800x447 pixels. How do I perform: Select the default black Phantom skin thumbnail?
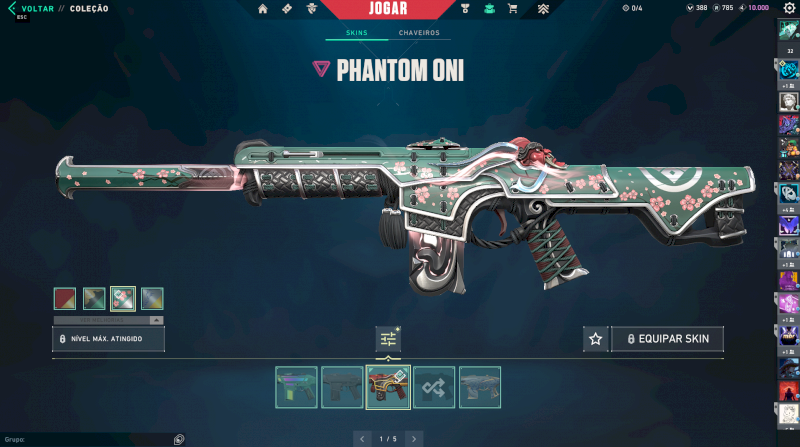coord(342,387)
